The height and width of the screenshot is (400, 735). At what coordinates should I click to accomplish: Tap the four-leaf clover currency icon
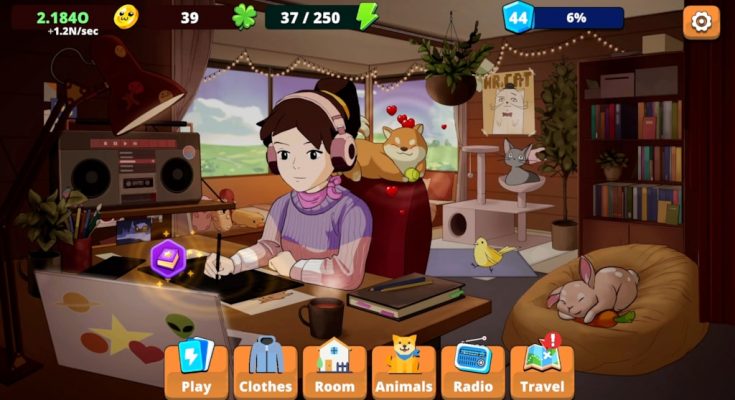245,17
